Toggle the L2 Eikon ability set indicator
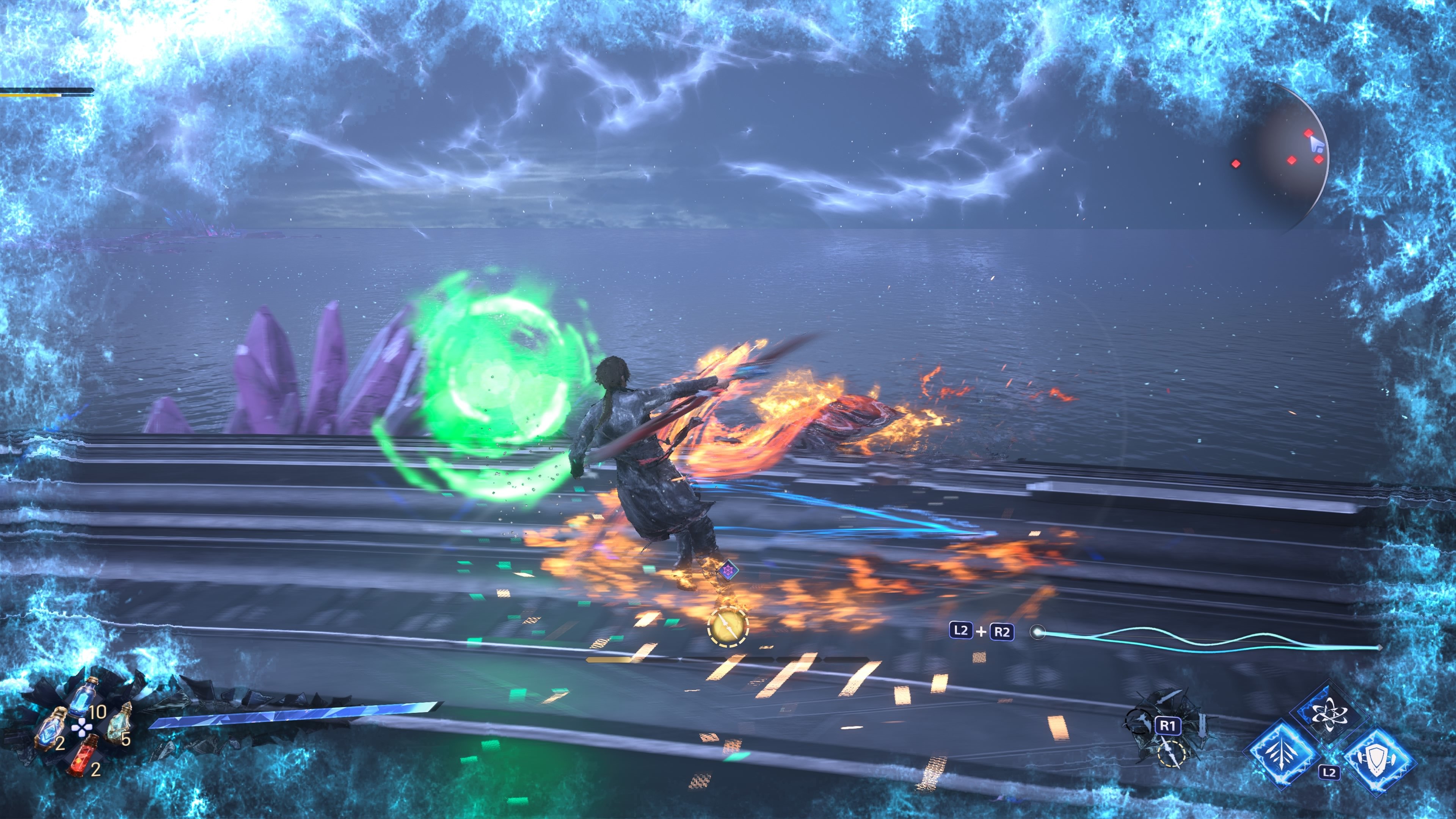 pos(1329,773)
